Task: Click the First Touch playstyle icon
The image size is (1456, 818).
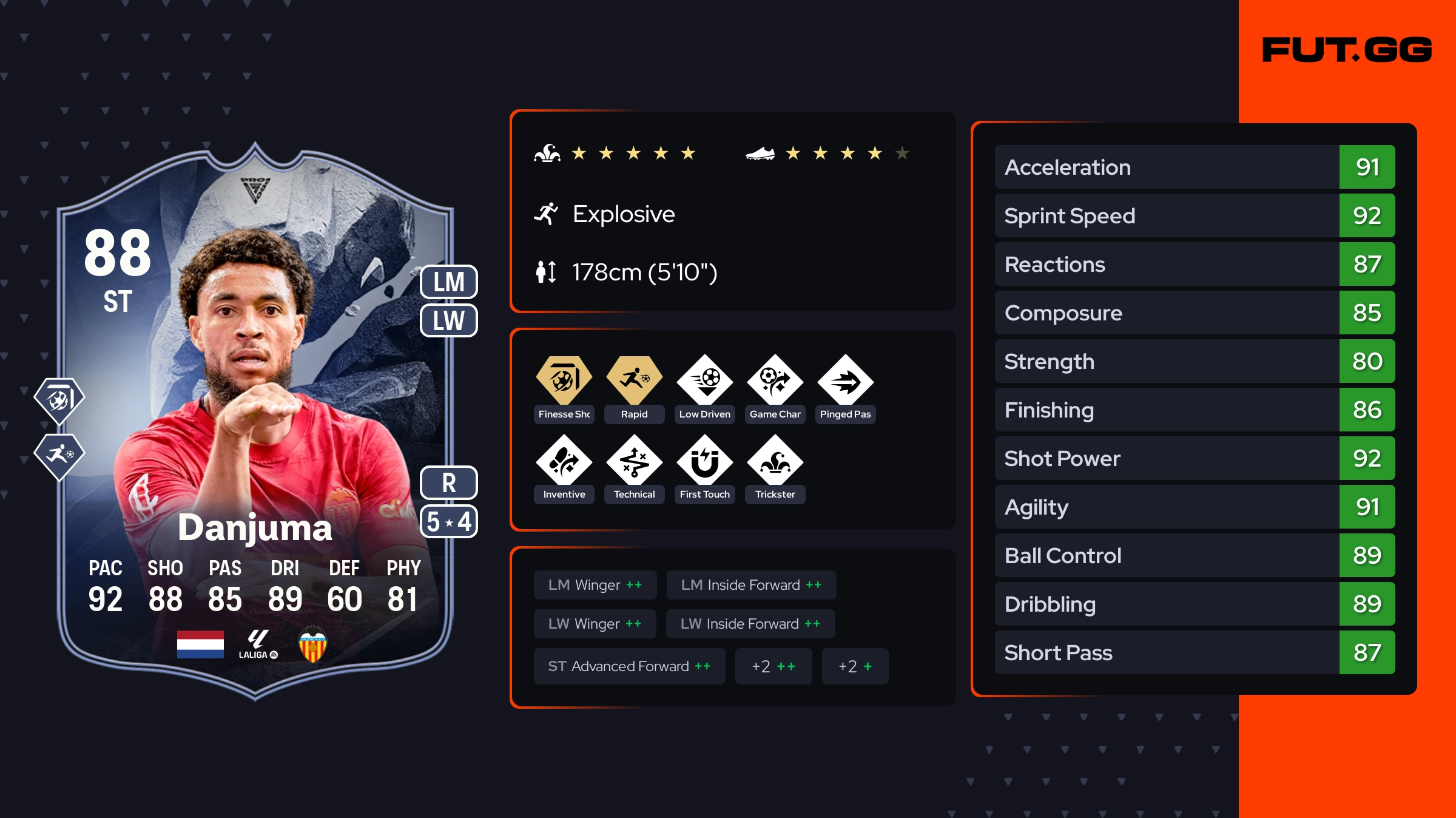Action: pyautogui.click(x=705, y=461)
